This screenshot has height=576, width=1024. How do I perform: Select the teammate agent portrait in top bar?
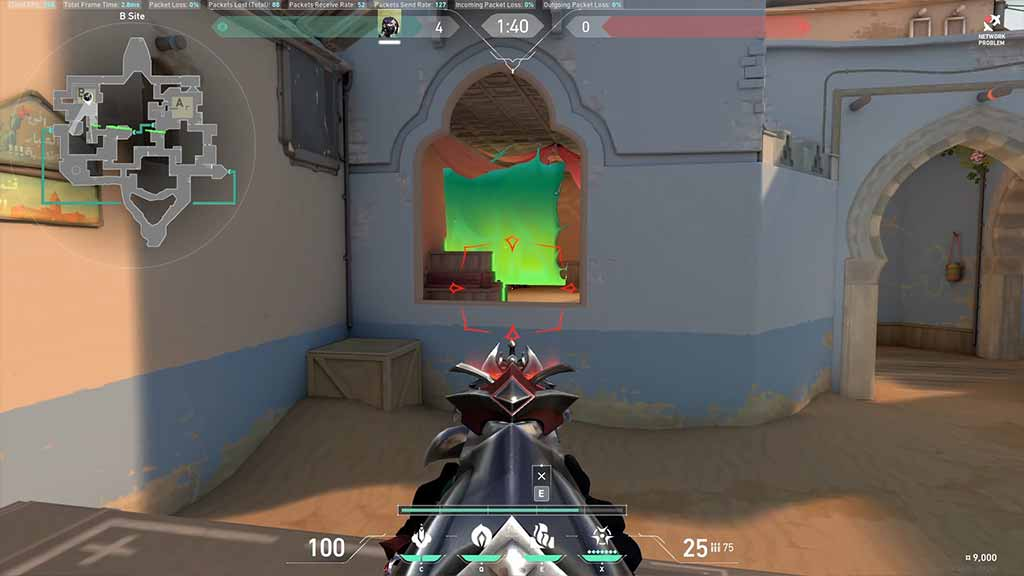click(389, 27)
